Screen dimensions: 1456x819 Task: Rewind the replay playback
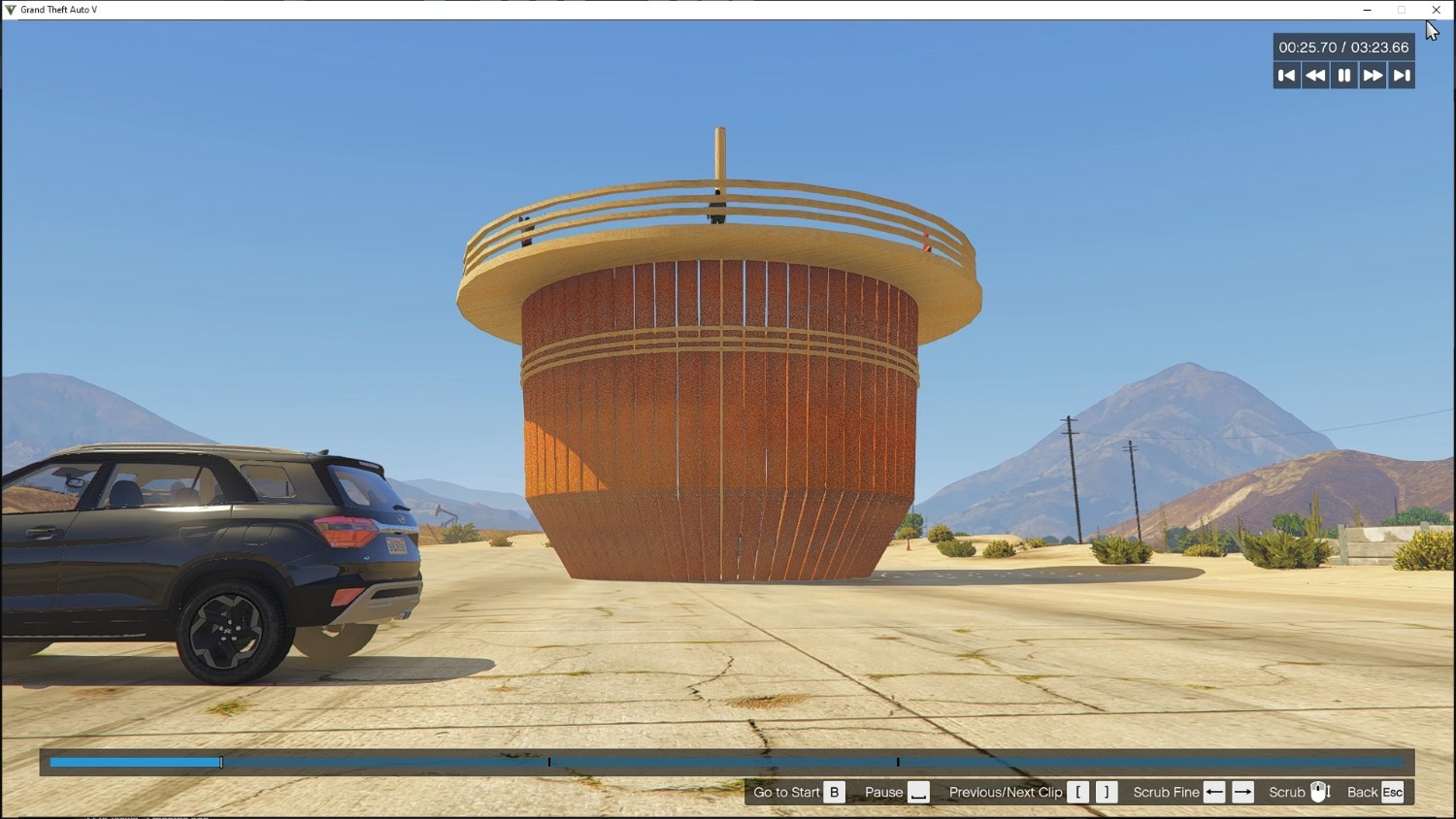click(1315, 76)
